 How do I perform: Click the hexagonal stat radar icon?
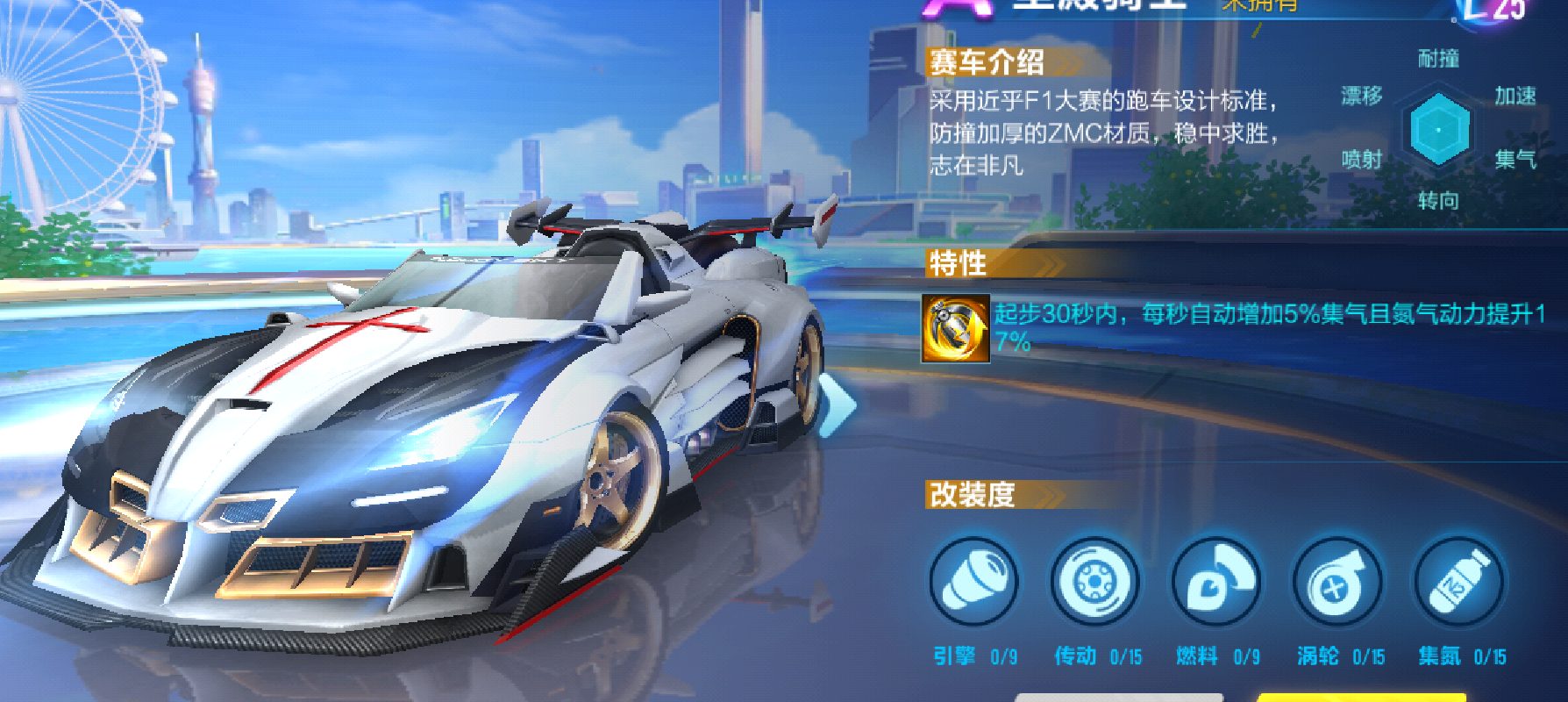[1437, 130]
